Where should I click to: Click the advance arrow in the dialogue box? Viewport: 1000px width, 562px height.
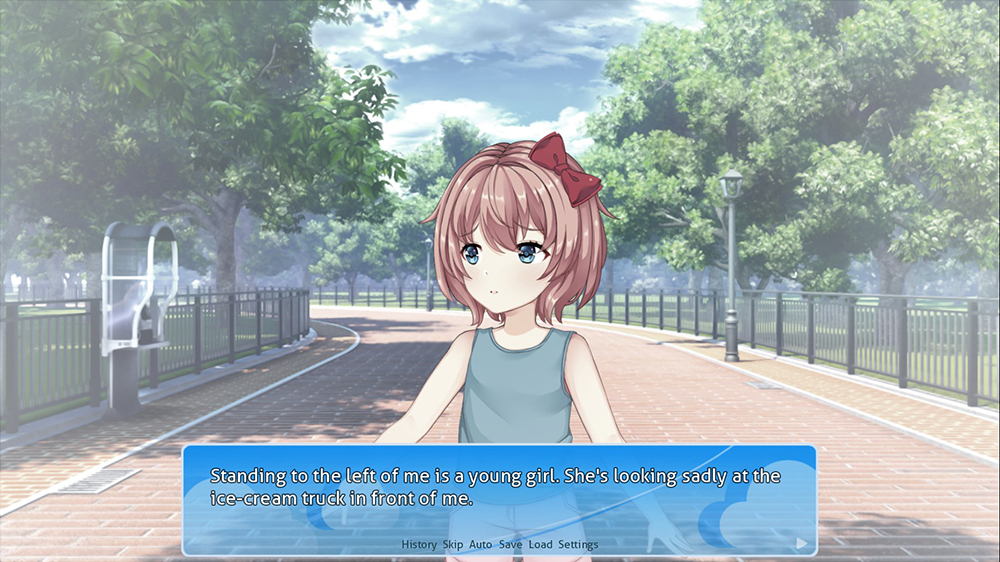point(801,543)
